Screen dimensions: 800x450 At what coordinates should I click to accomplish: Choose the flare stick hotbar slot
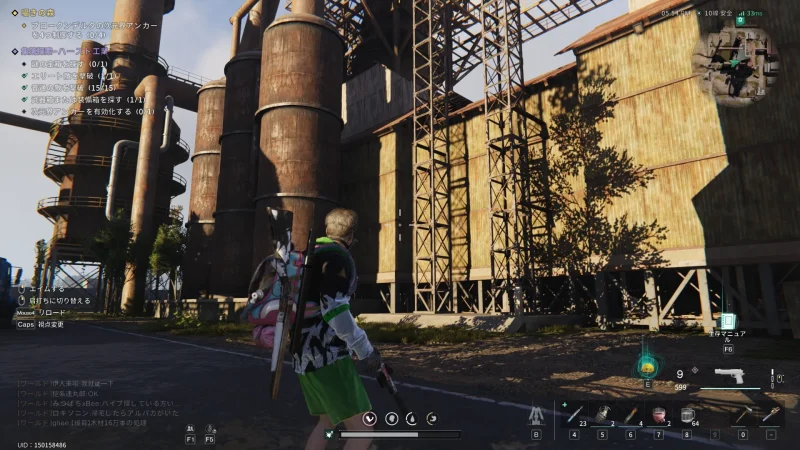(x=631, y=414)
